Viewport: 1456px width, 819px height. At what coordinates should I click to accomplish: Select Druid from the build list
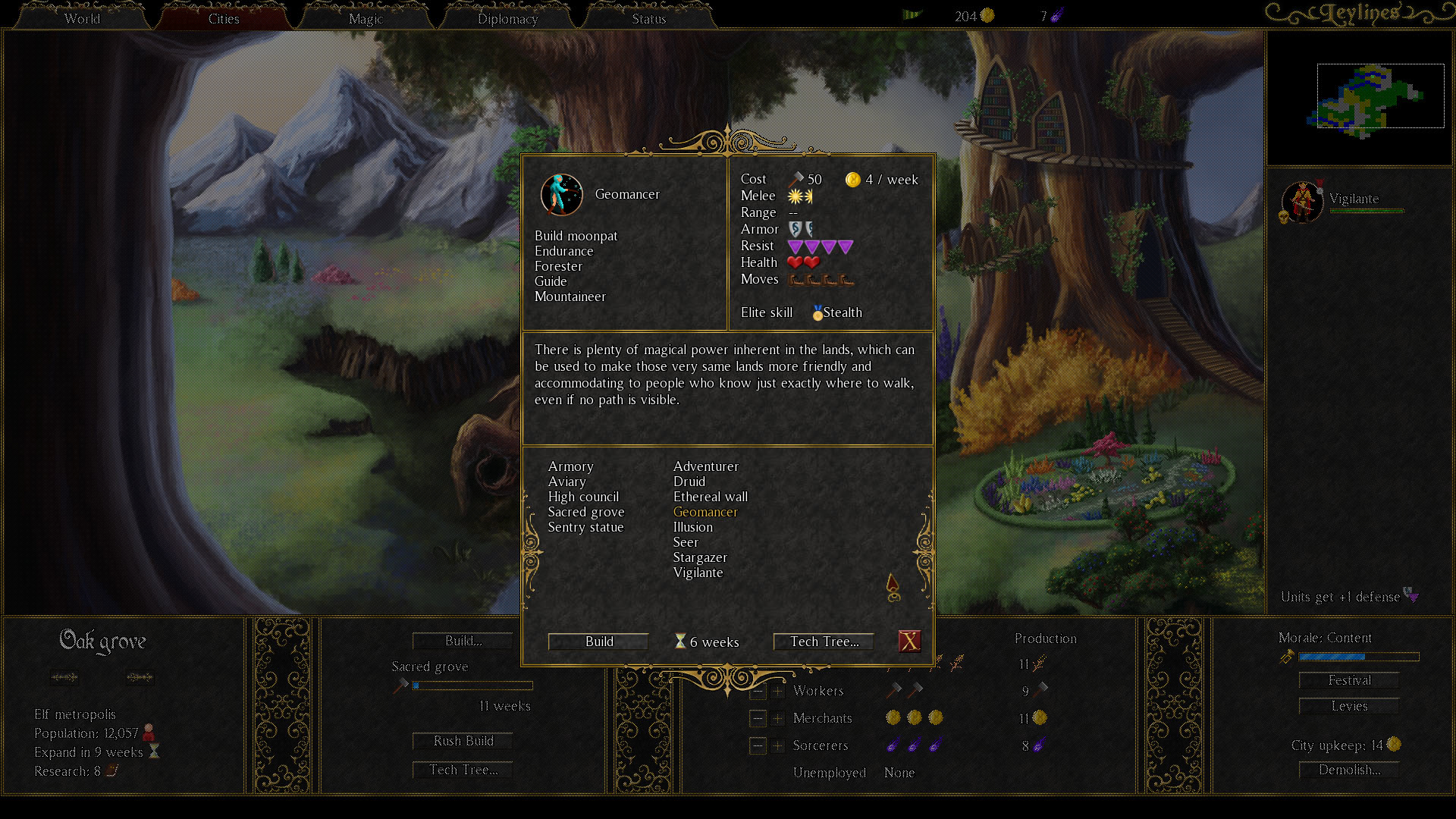point(689,482)
